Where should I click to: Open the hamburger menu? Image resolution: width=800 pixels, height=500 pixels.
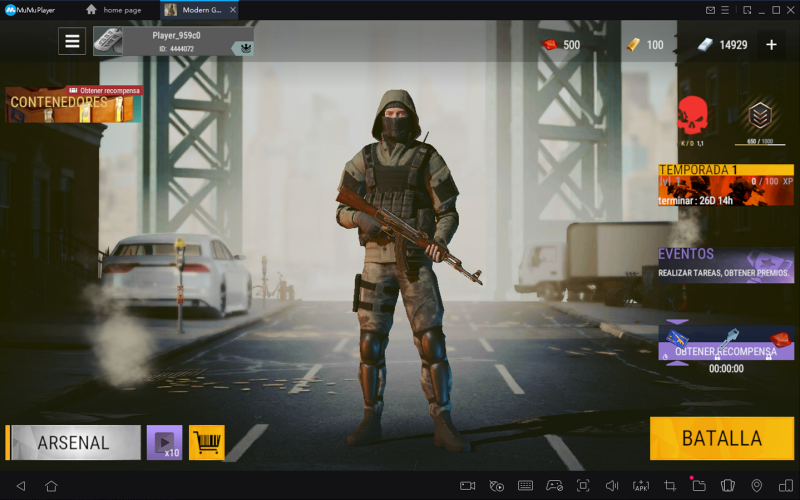coord(72,41)
